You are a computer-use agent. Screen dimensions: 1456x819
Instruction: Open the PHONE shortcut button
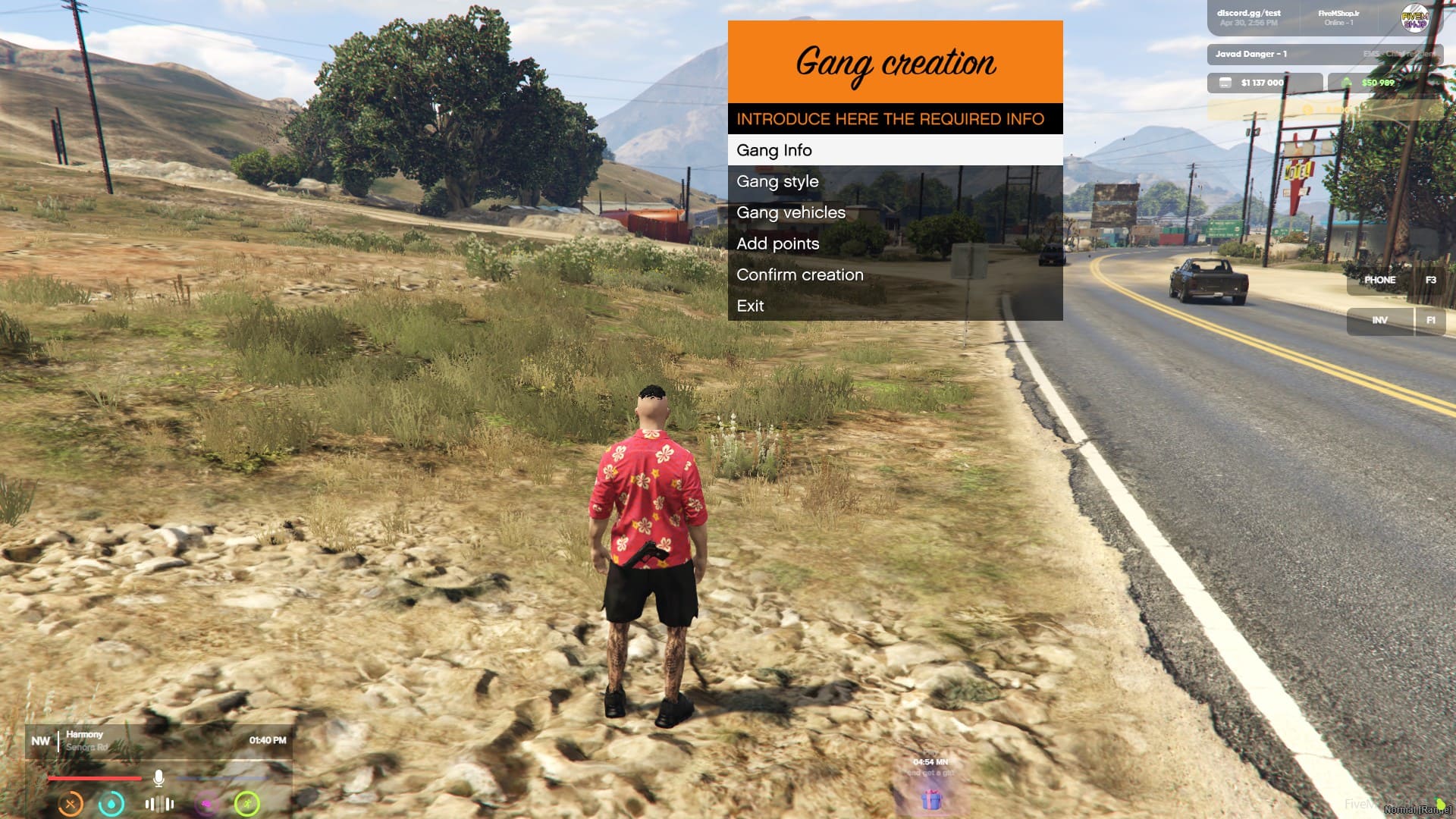1380,280
